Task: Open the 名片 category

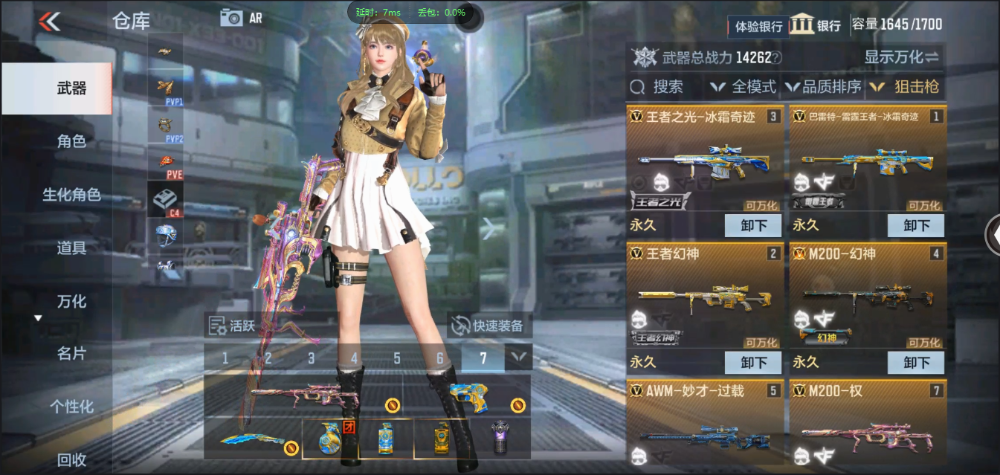Action: tap(71, 353)
